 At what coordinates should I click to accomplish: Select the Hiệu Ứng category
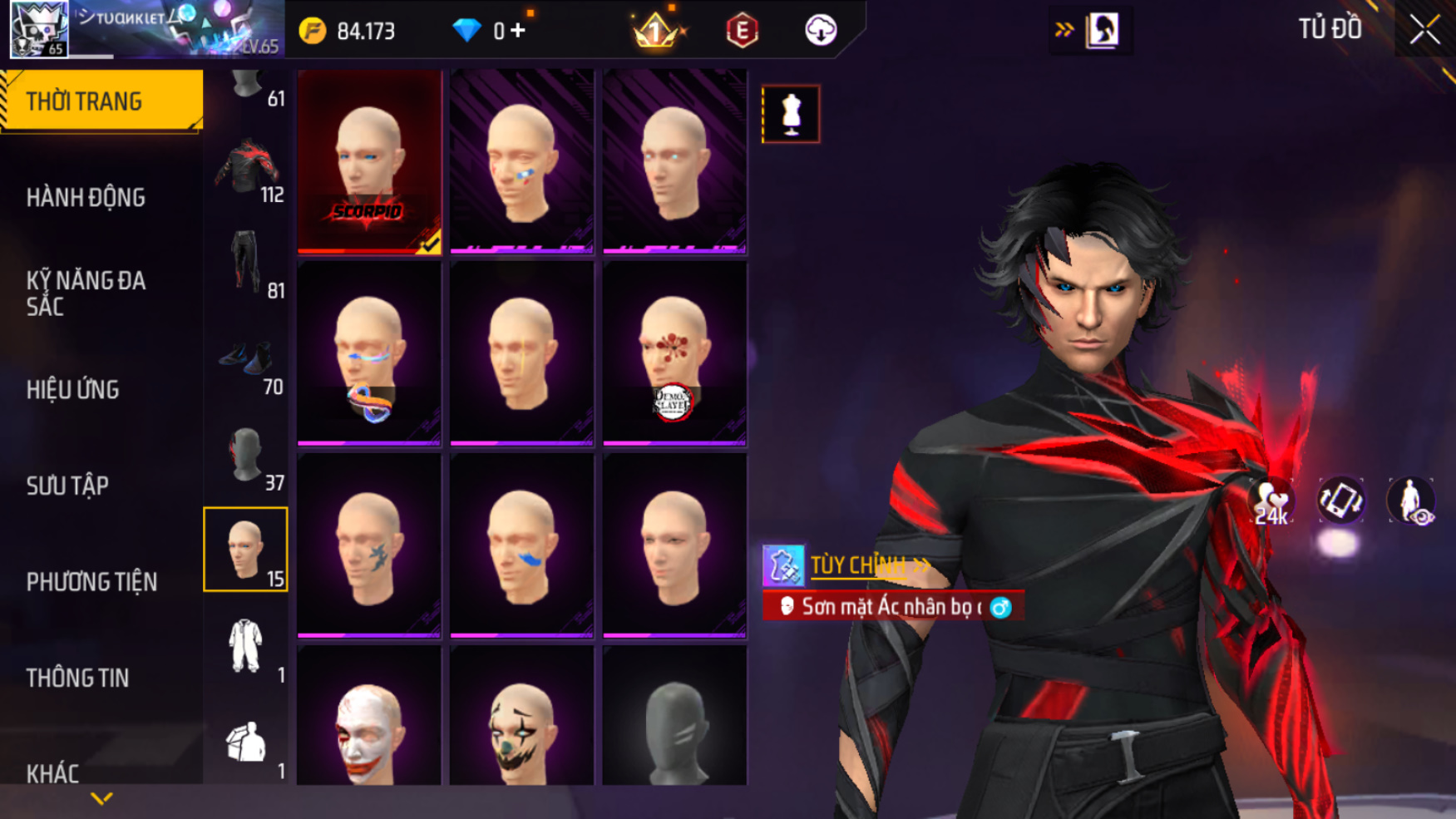[x=73, y=390]
